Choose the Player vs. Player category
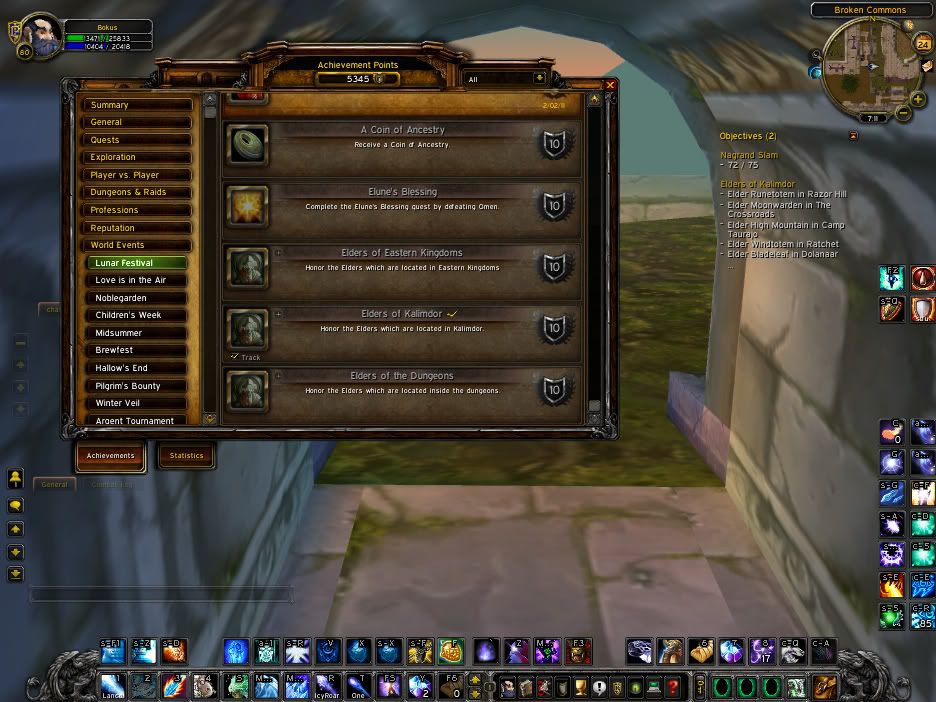 pos(137,175)
